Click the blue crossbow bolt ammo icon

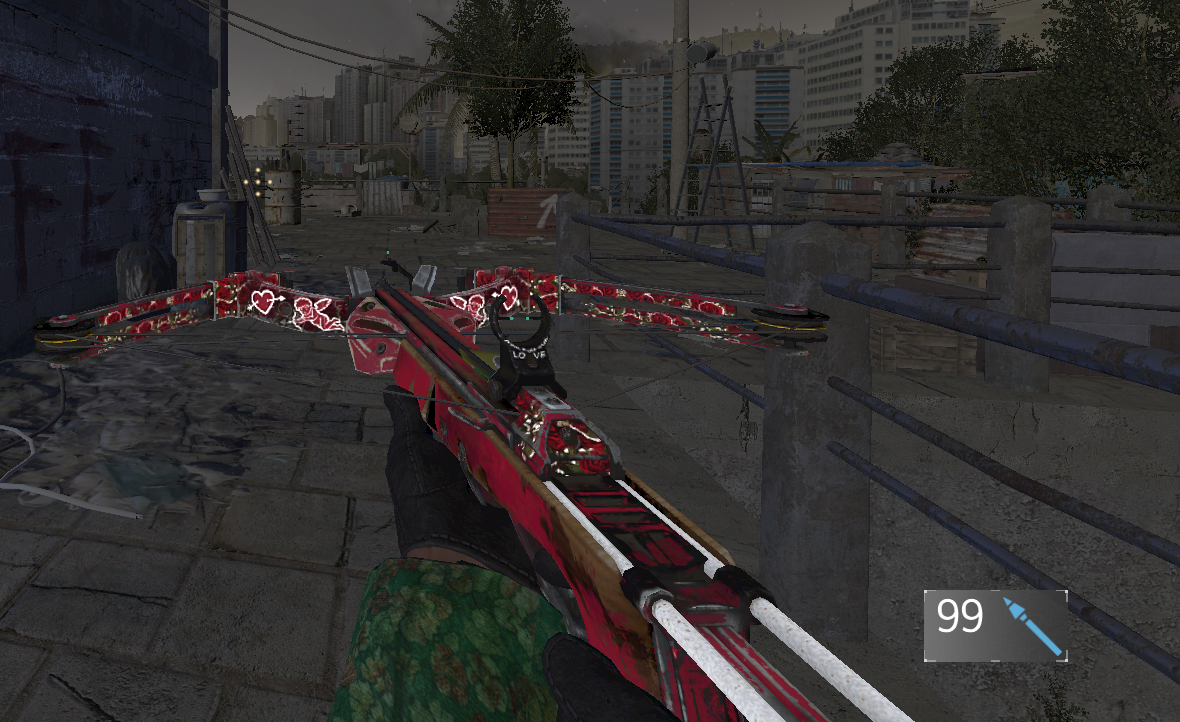coord(1030,625)
